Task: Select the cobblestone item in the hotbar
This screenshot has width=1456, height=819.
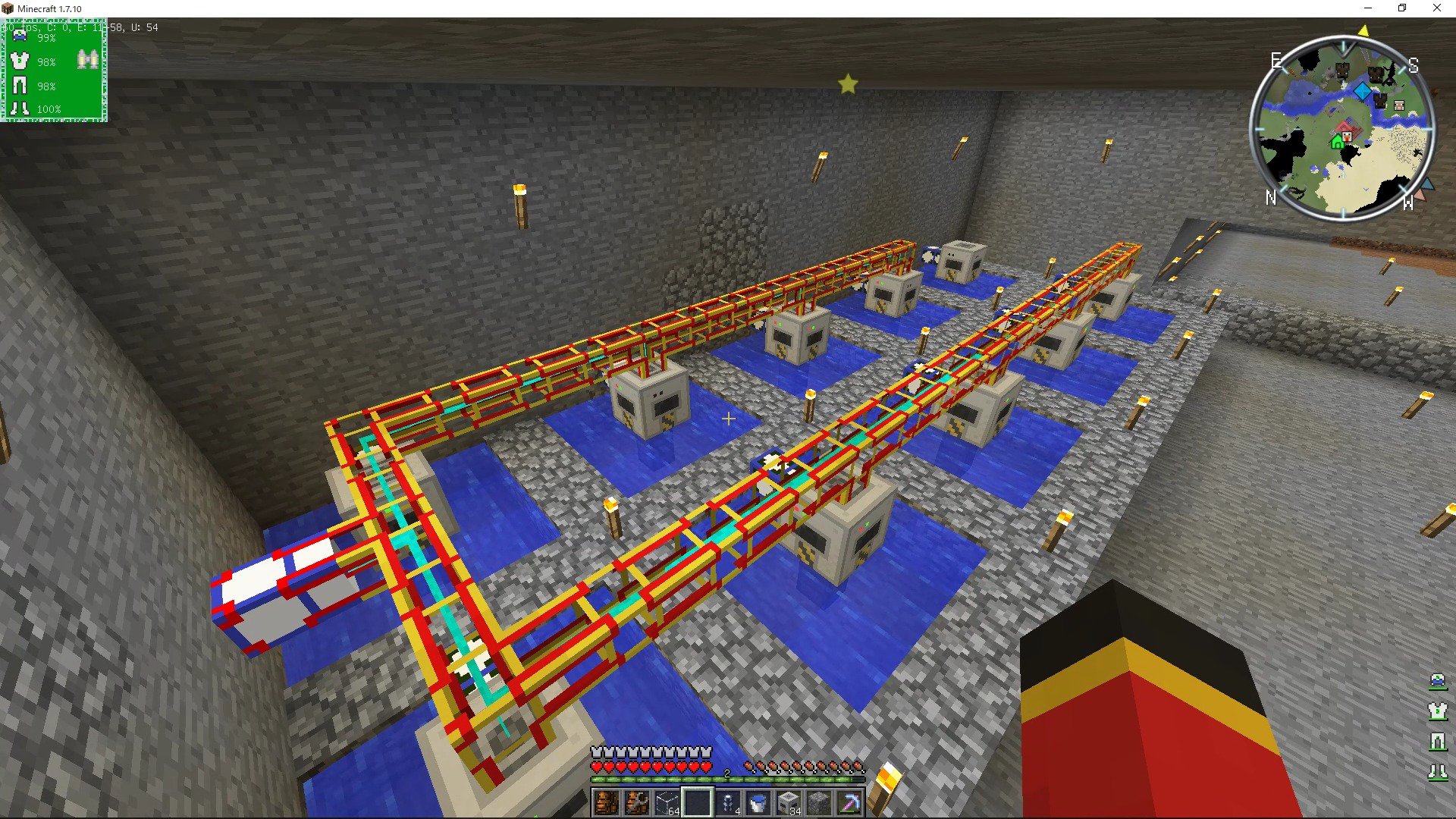Action: point(817,802)
